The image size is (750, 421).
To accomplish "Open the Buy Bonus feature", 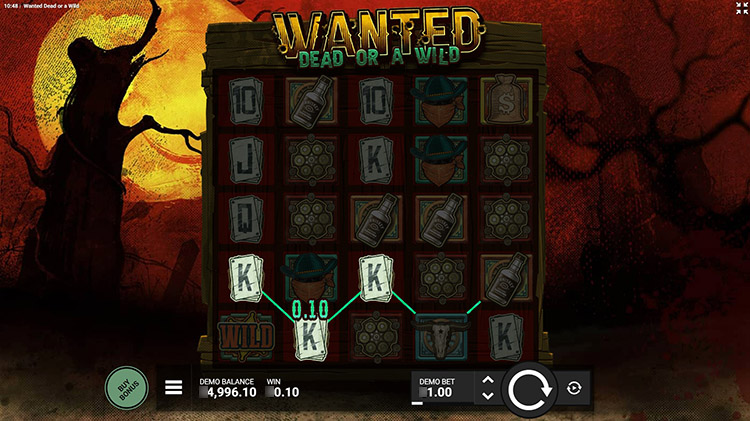I will (x=127, y=387).
